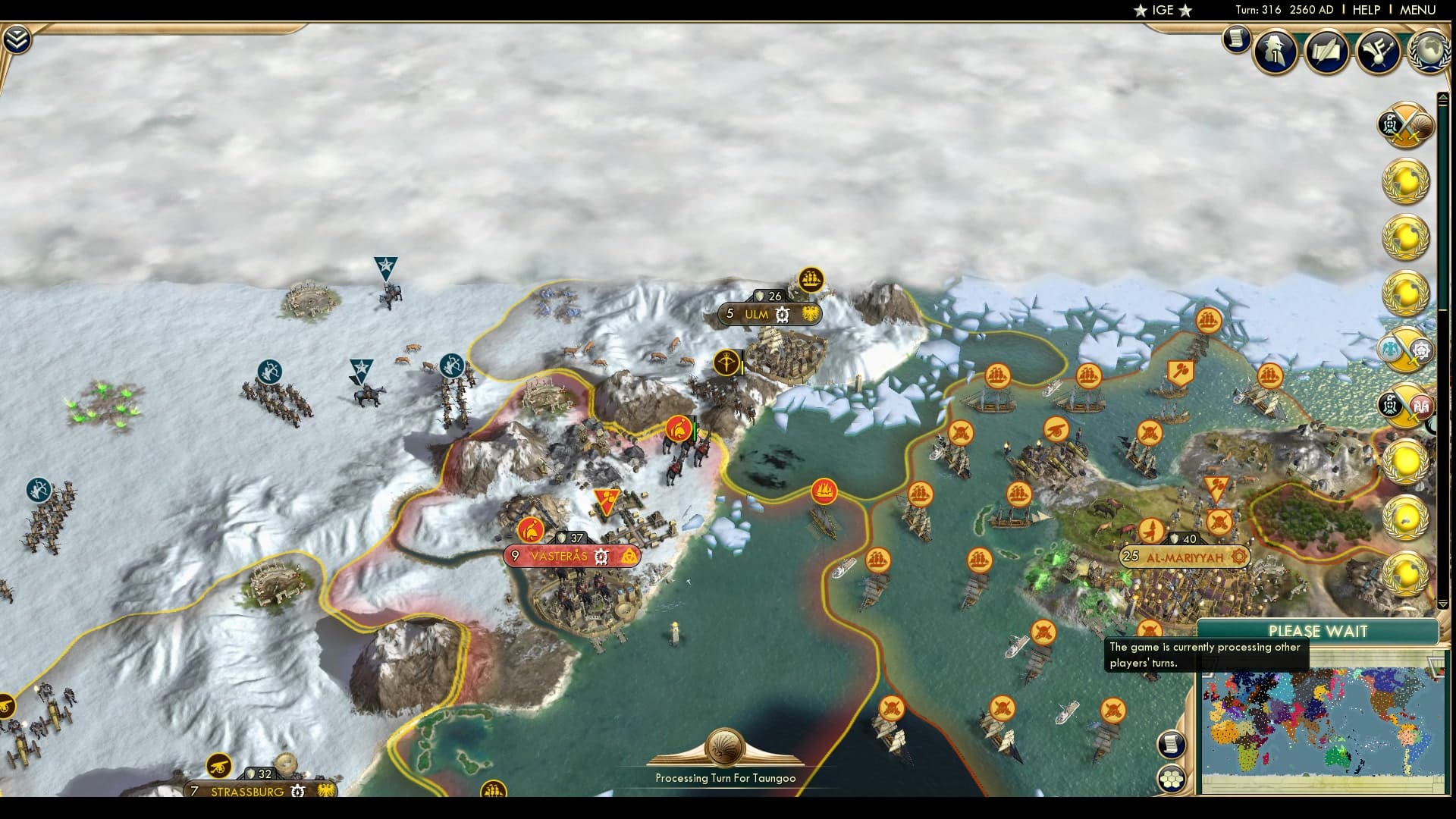Screen dimensions: 1456x819
Task: Toggle strategic view with the hex icon
Action: point(1172,777)
